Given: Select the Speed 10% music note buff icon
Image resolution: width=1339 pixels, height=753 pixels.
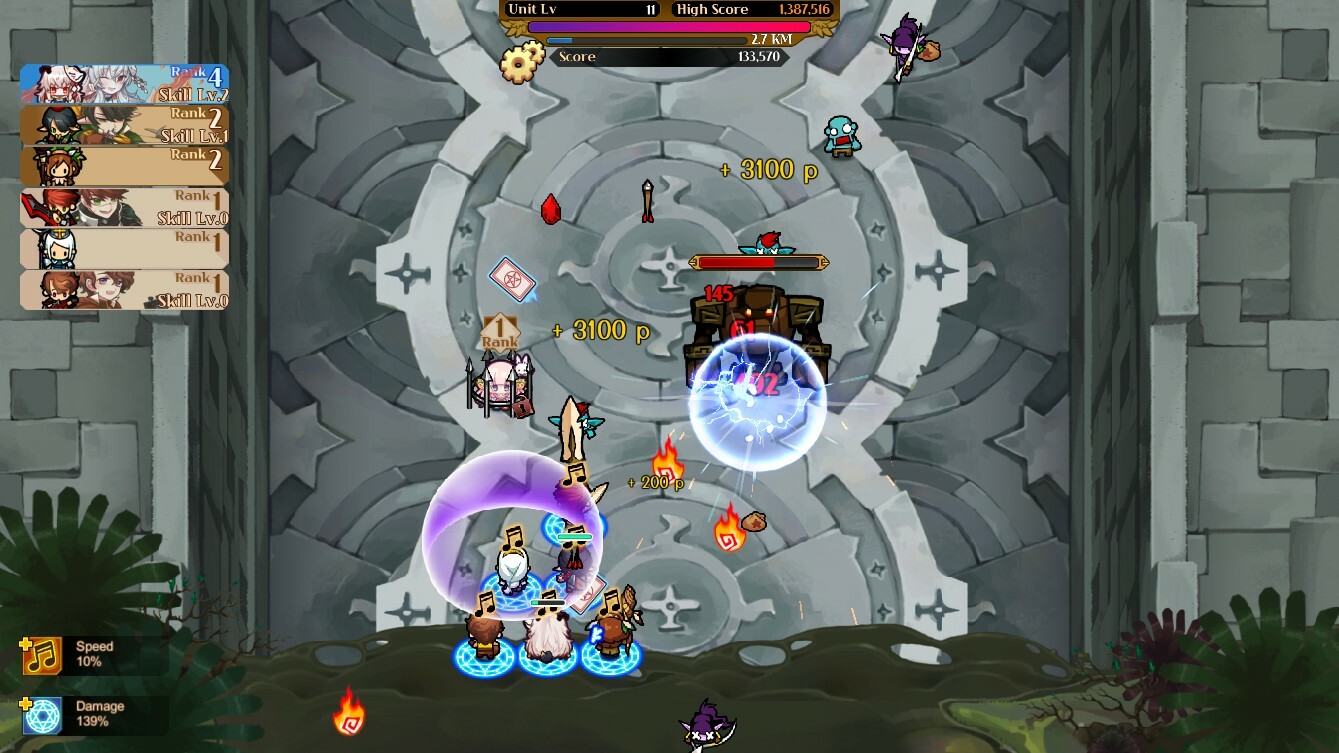Looking at the screenshot, I should (41, 654).
